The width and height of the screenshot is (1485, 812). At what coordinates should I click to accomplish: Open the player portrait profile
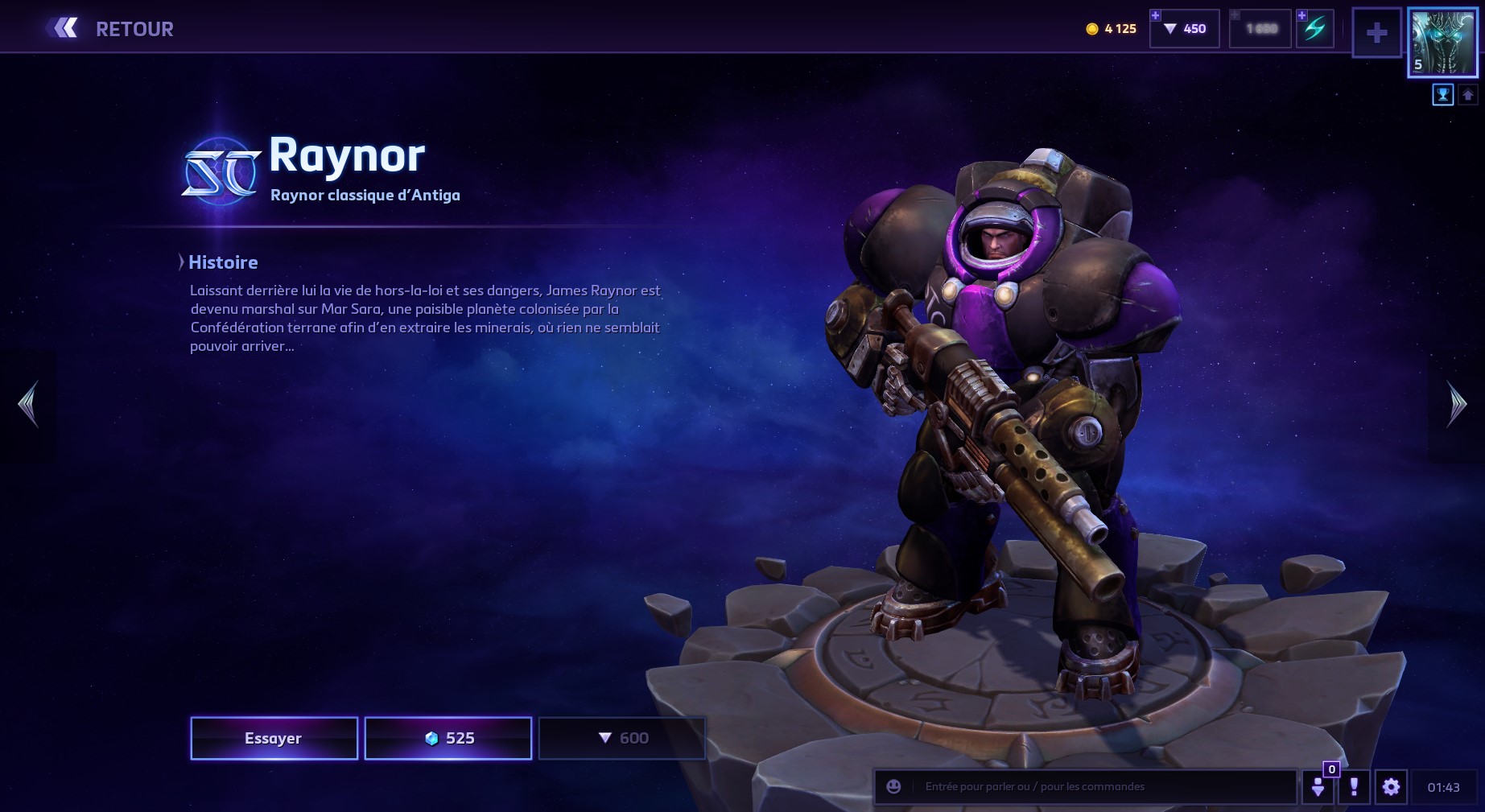click(1442, 43)
